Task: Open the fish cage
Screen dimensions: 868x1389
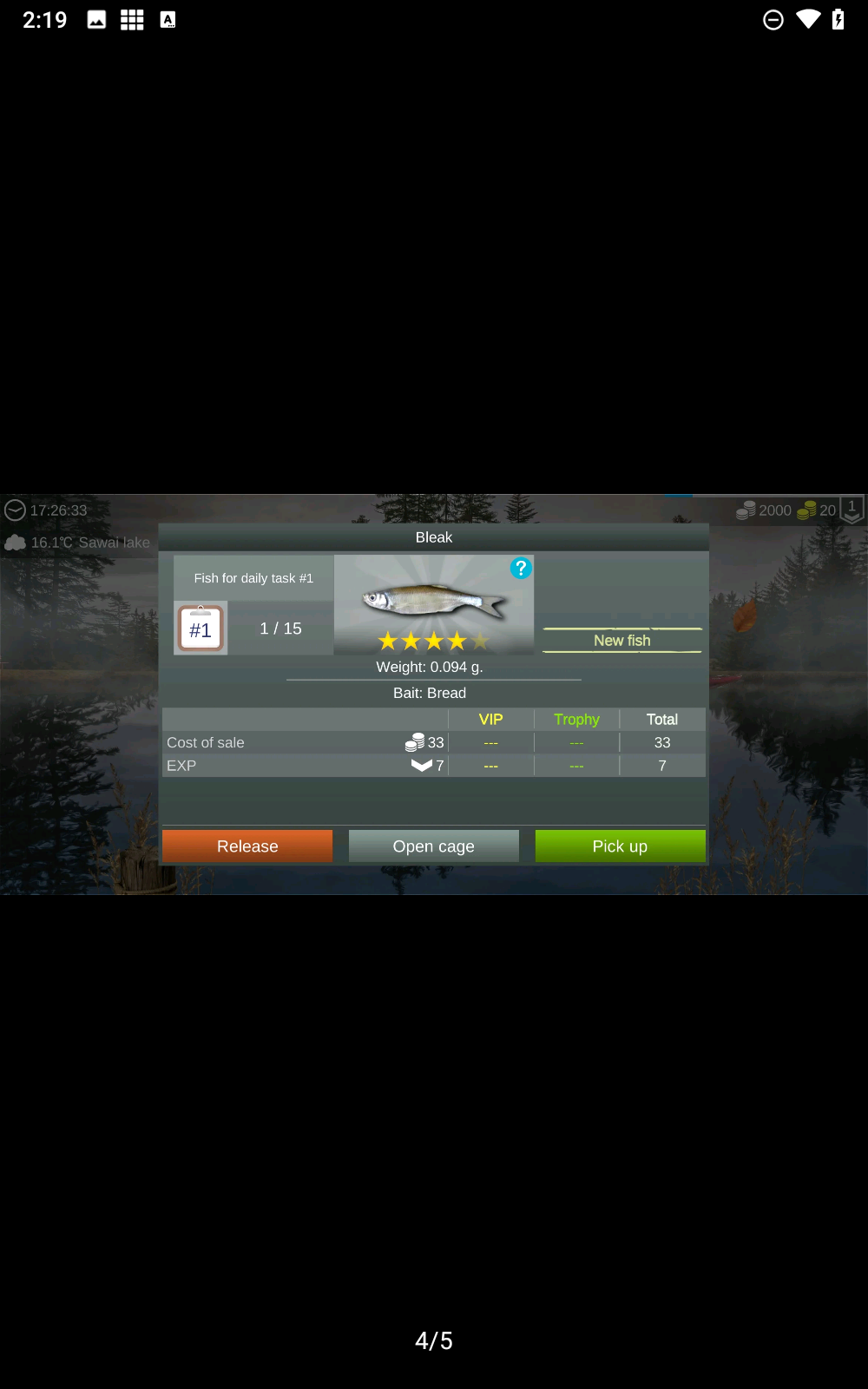Action: coord(433,846)
